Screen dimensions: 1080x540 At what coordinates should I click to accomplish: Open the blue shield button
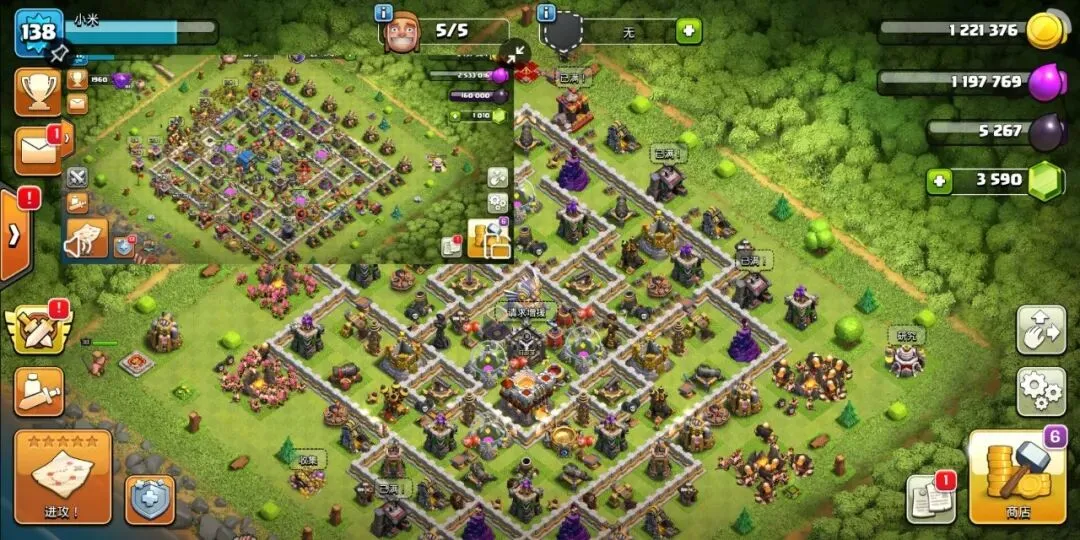click(x=150, y=499)
